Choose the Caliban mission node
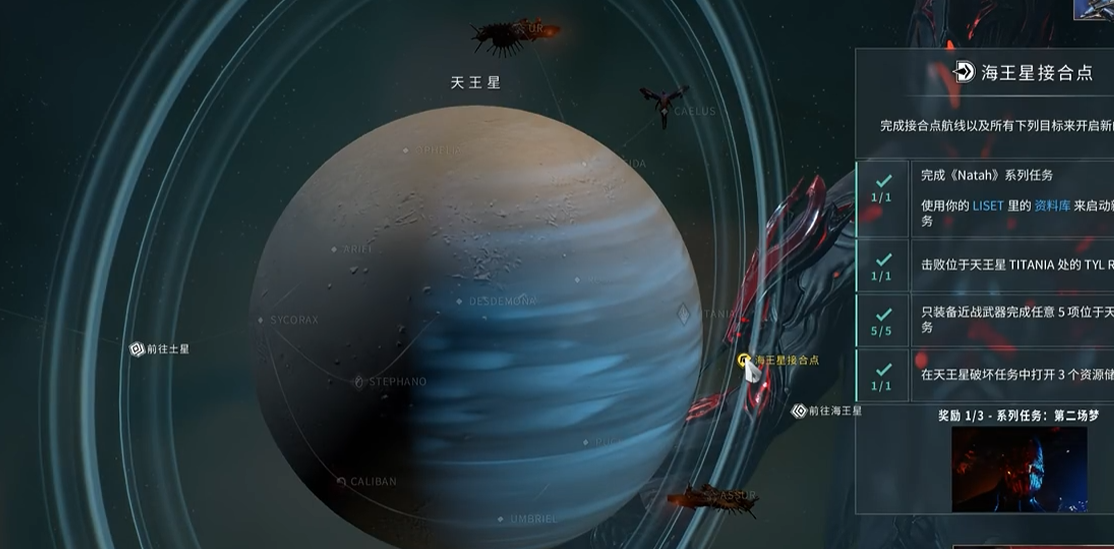Screen dimensions: 1114x549 point(343,482)
